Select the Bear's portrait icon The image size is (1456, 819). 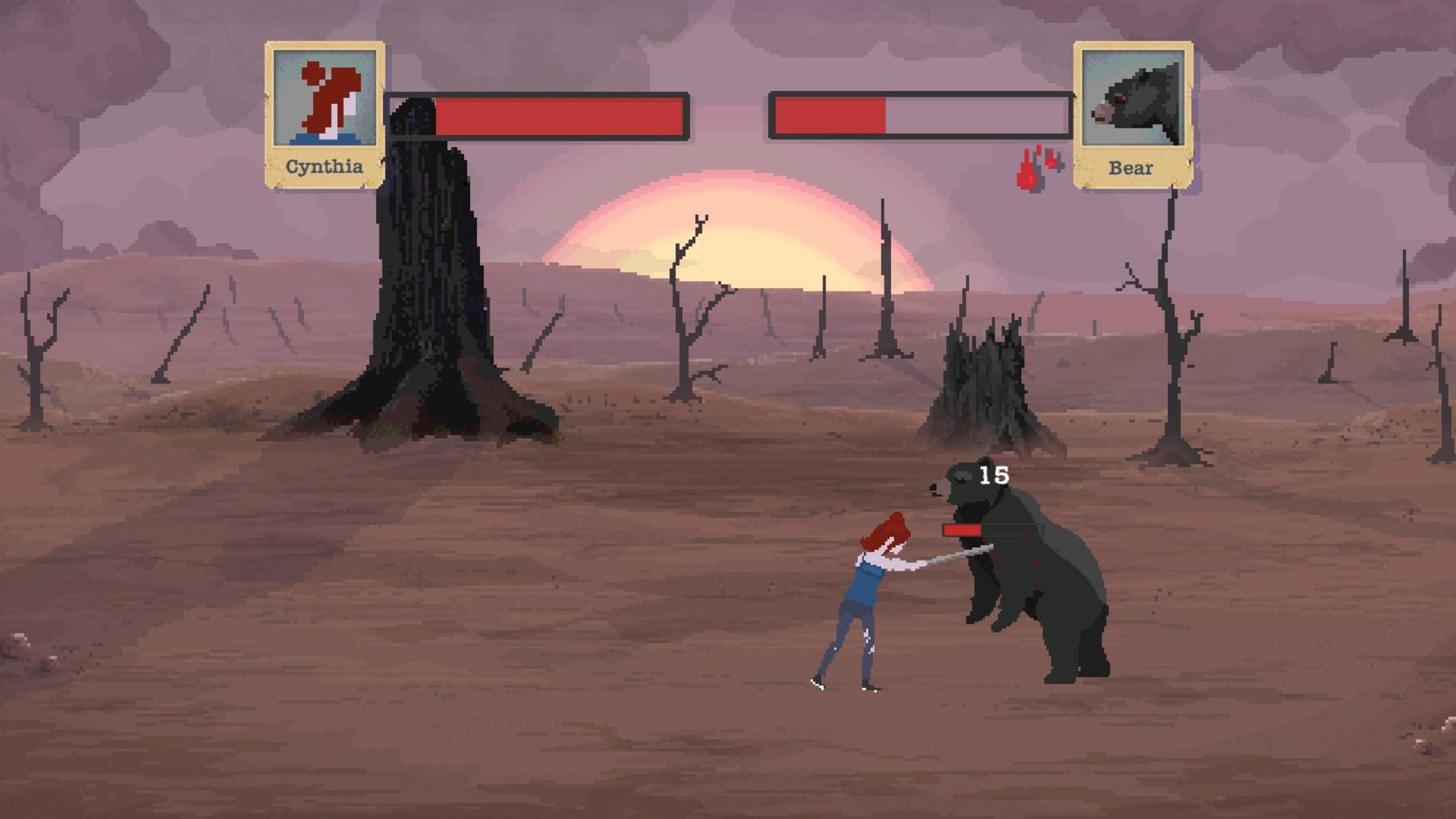pyautogui.click(x=1132, y=99)
